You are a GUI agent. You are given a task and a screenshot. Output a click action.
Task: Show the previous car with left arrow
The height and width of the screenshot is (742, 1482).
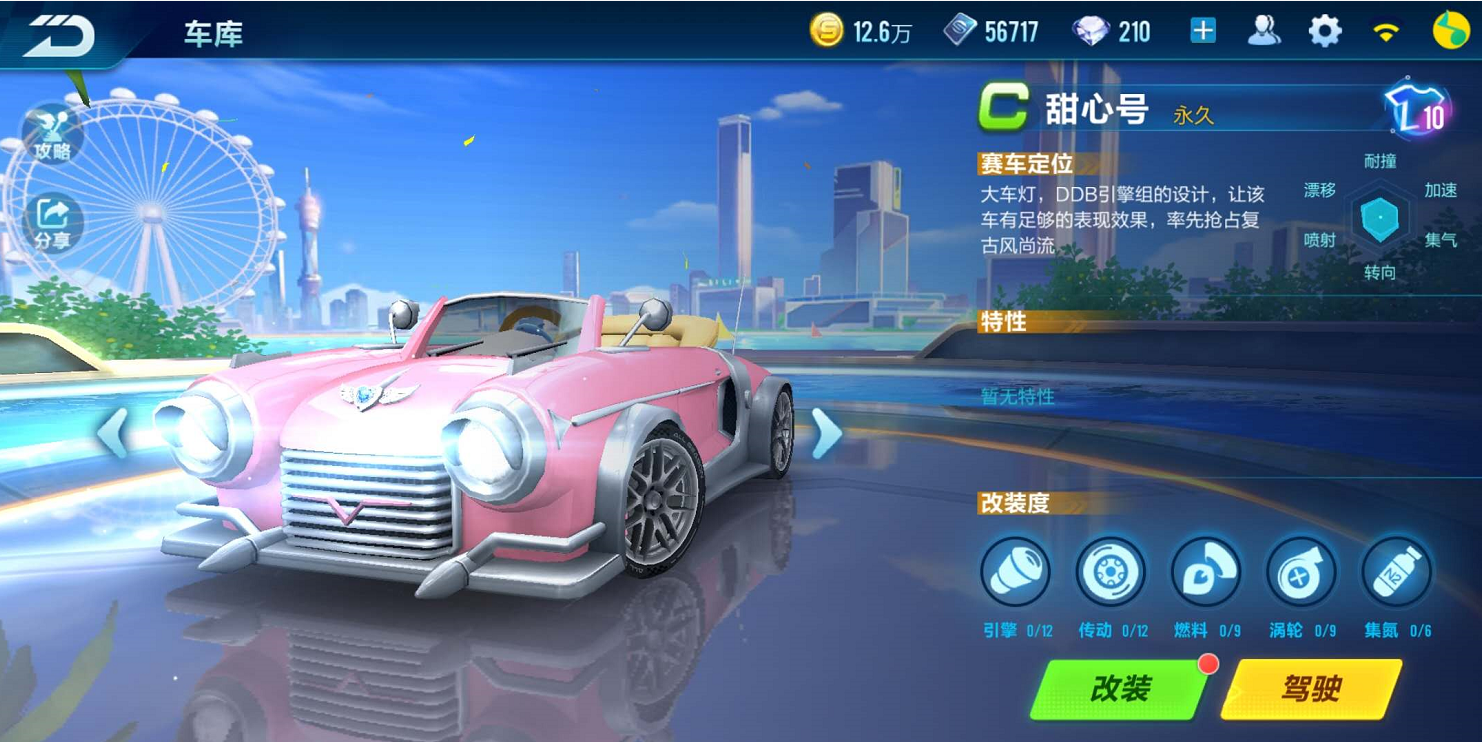click(112, 433)
